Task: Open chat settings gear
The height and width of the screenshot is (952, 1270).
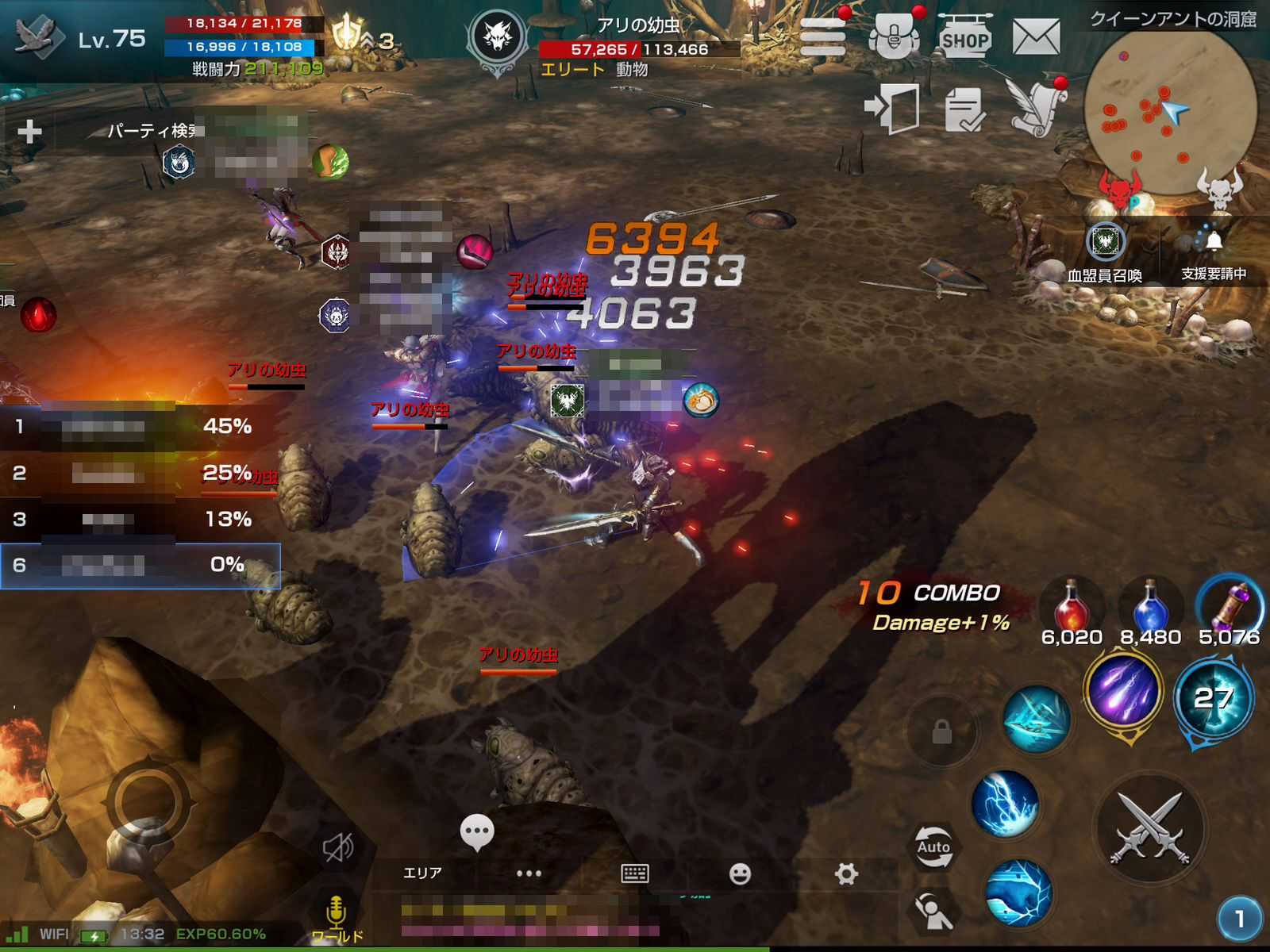Action: point(846,873)
